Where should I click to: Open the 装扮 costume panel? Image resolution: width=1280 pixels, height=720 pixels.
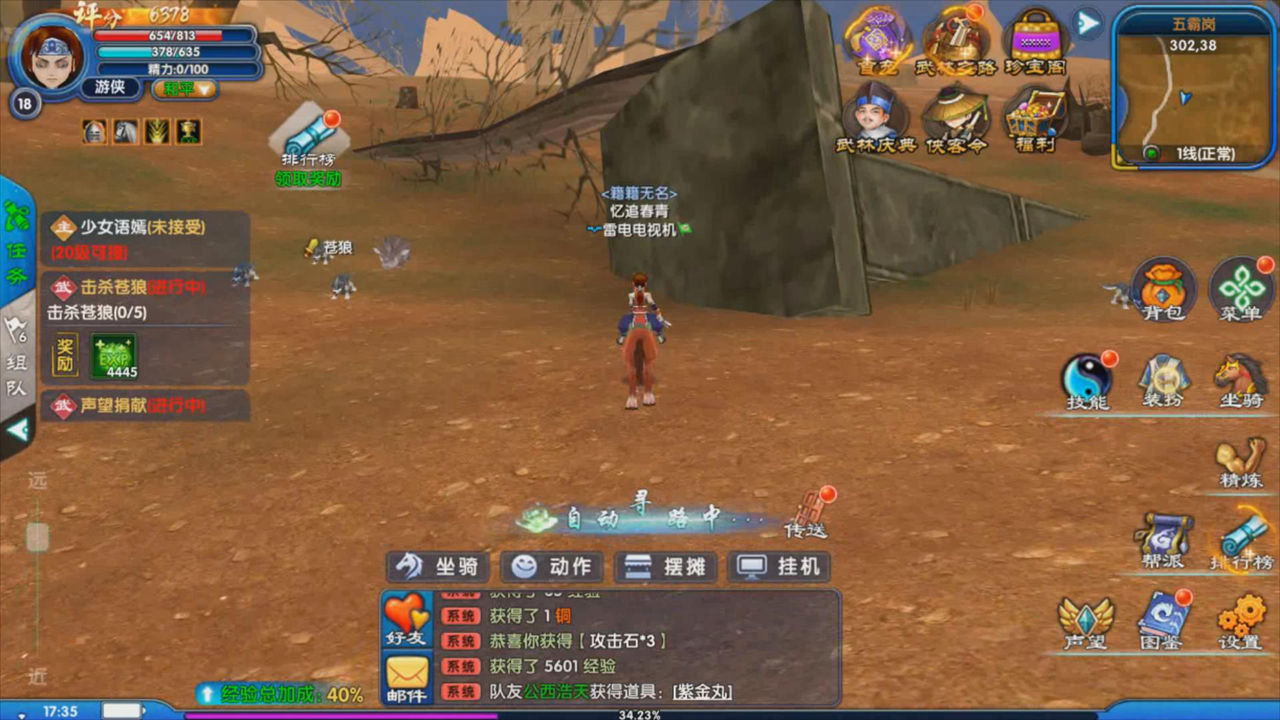1163,380
